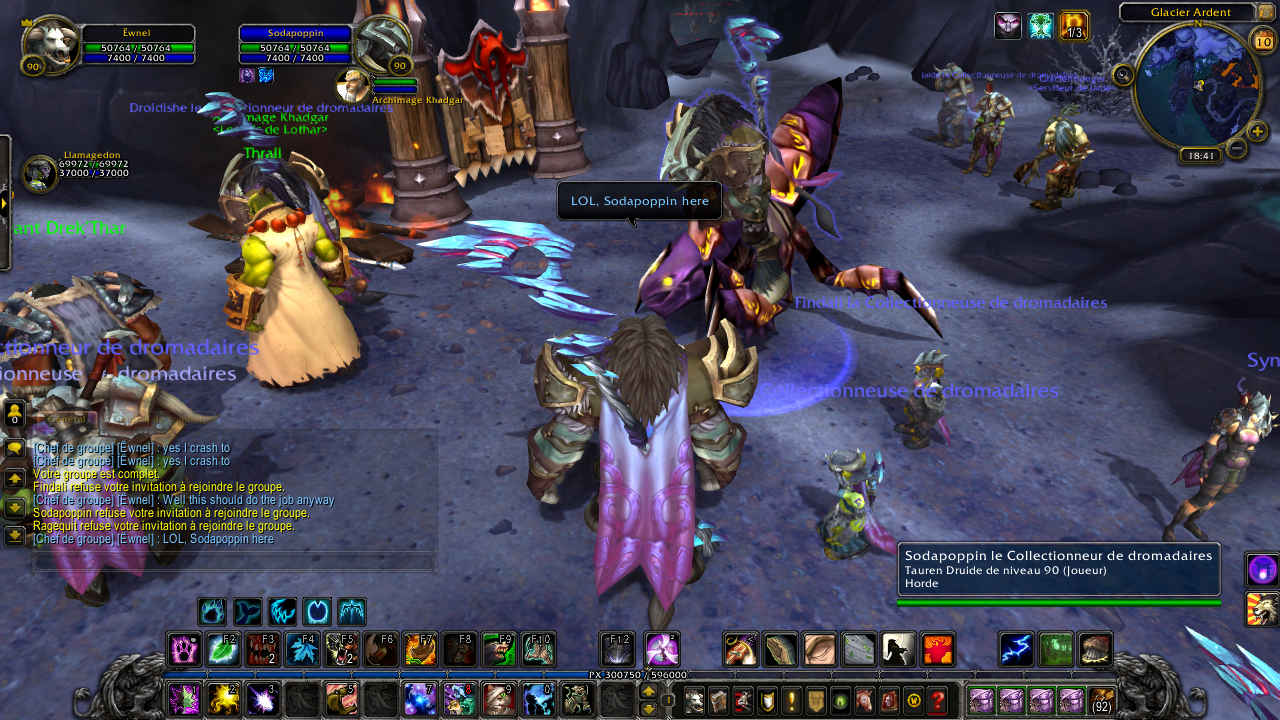Activate the green leaf spell on F2
The width and height of the screenshot is (1280, 720).
click(223, 650)
